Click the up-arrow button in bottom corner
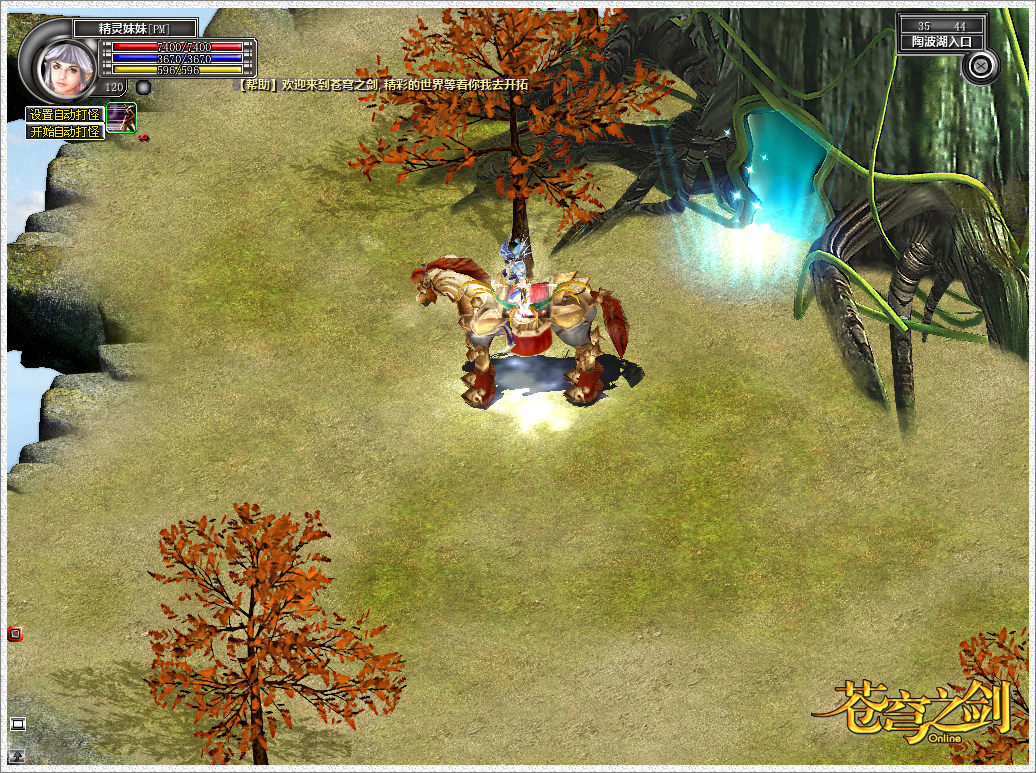Screen dimensions: 1036x773 point(17,757)
